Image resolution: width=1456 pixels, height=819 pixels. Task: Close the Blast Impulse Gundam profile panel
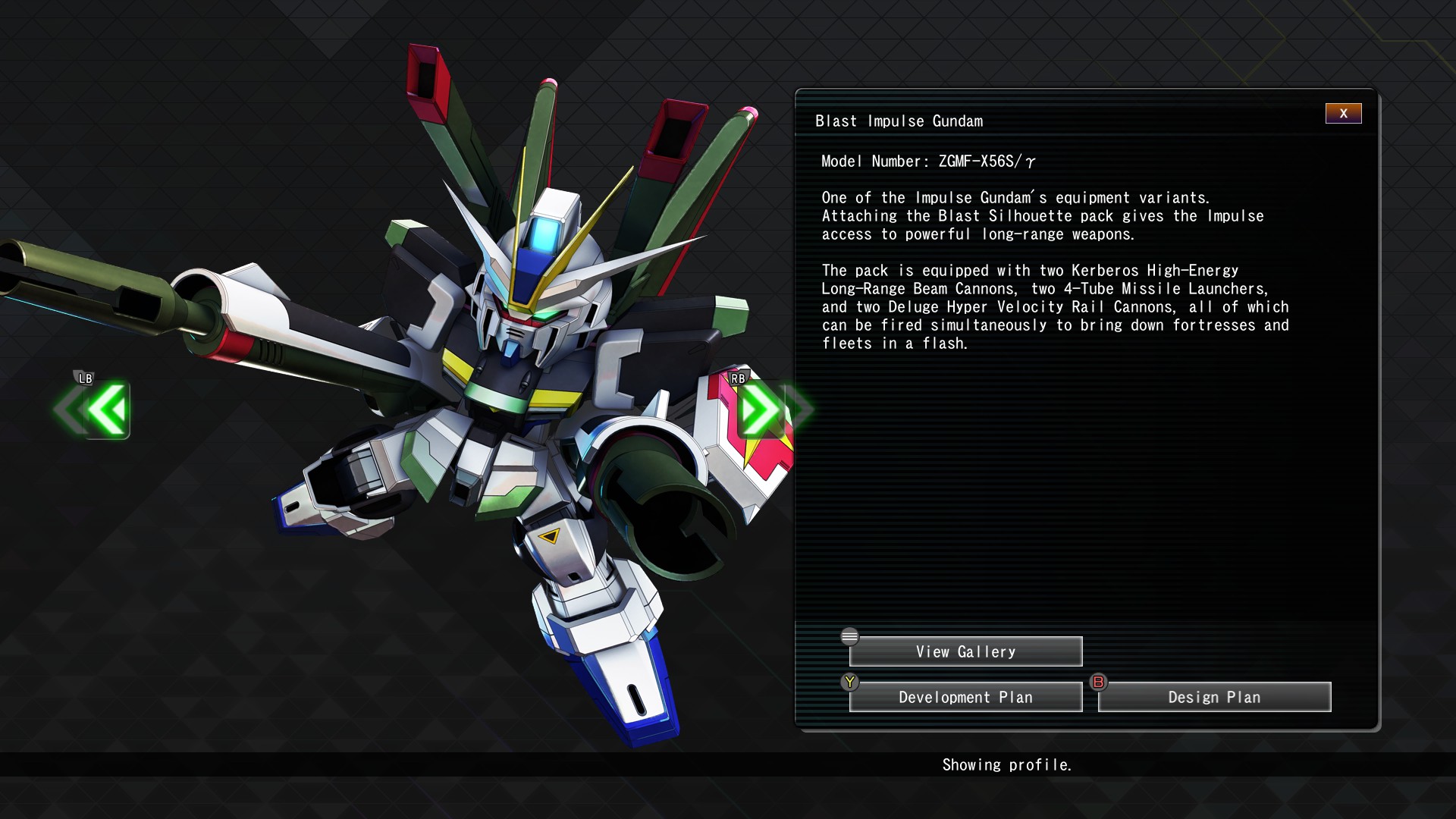click(x=1343, y=114)
